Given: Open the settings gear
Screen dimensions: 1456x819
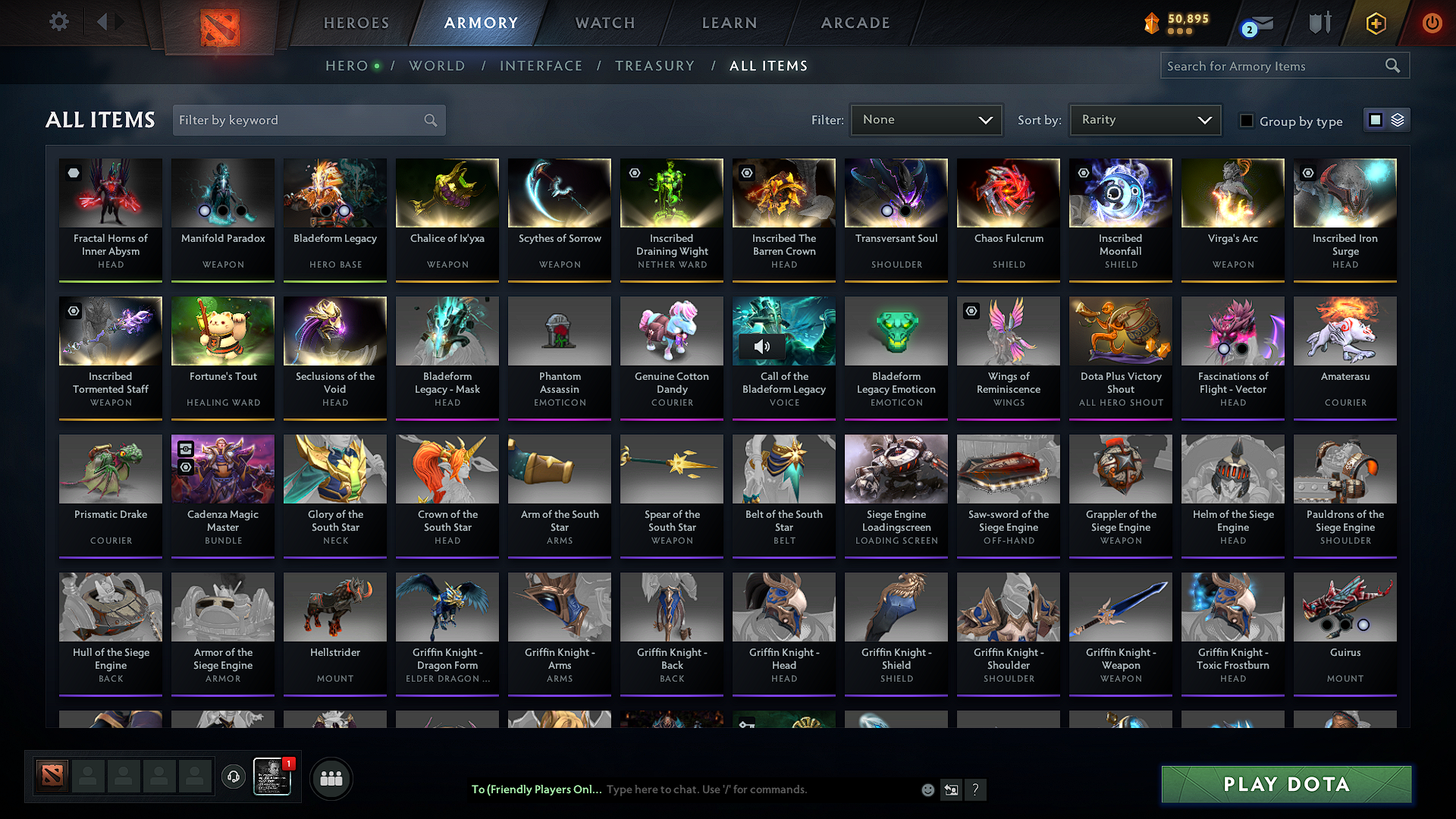Looking at the screenshot, I should (x=58, y=22).
